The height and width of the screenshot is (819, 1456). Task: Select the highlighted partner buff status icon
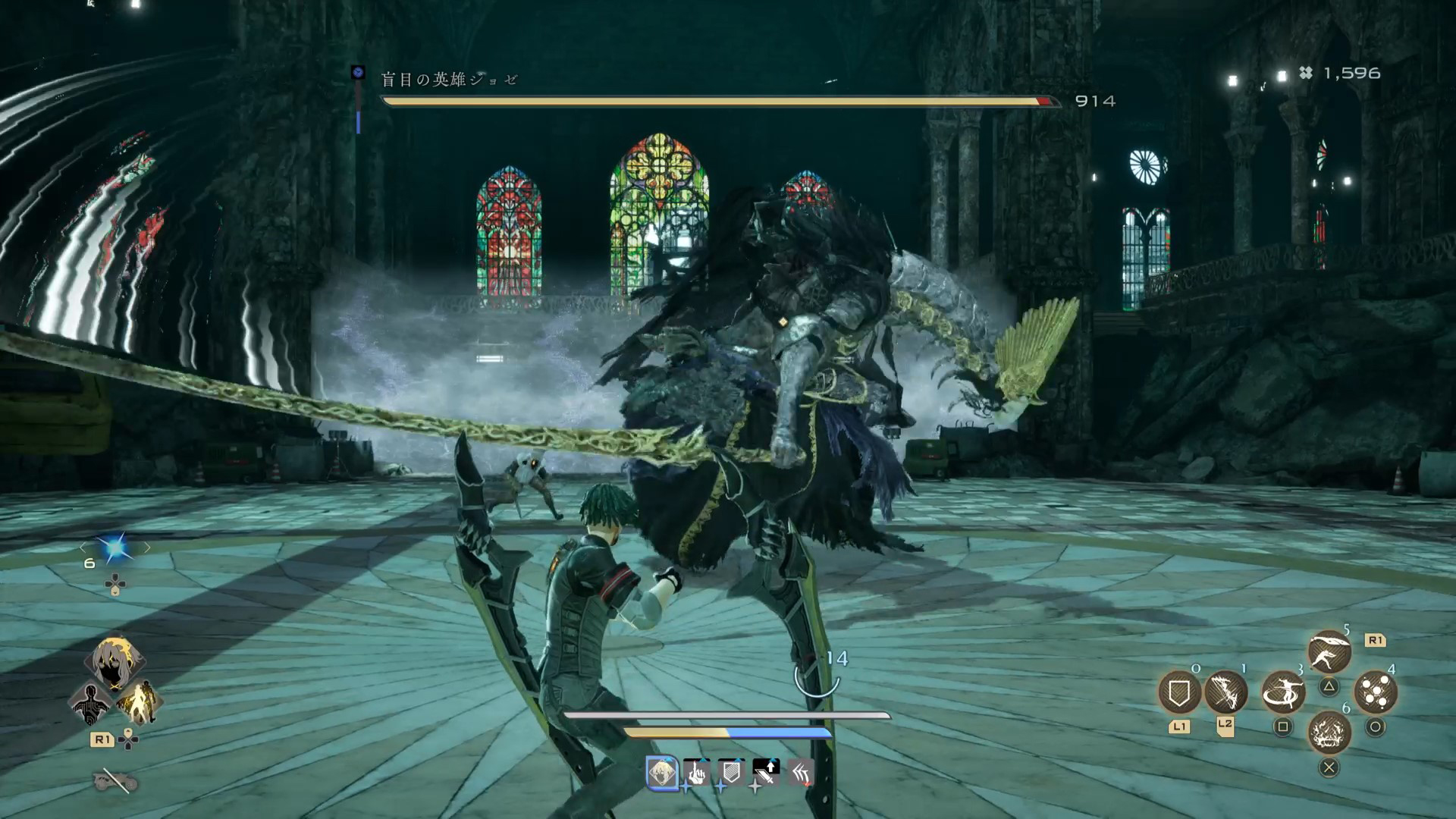pyautogui.click(x=662, y=773)
